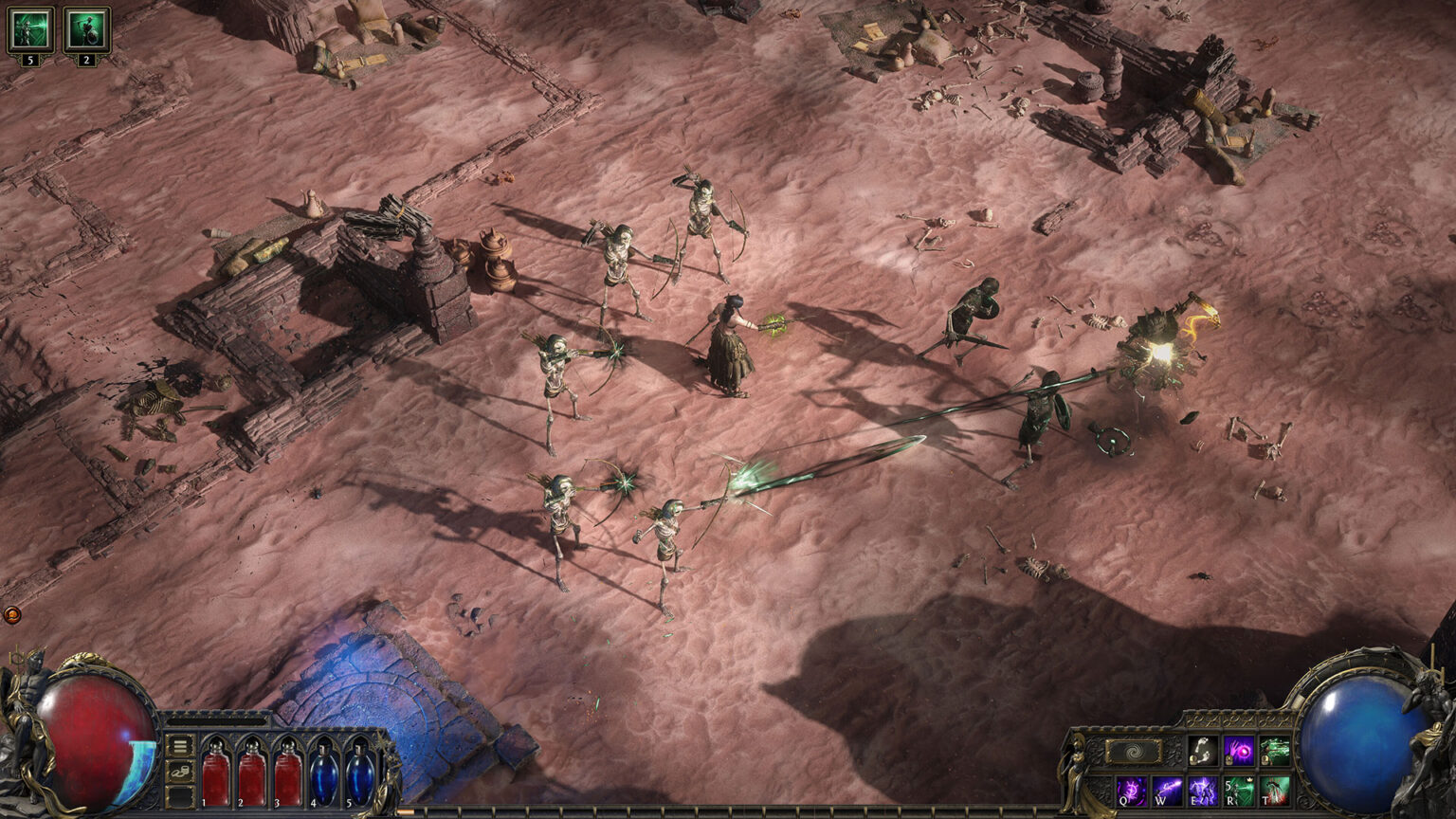Screen dimensions: 1456x819
Task: Drink the mana flask in slot 4
Action: (x=325, y=774)
